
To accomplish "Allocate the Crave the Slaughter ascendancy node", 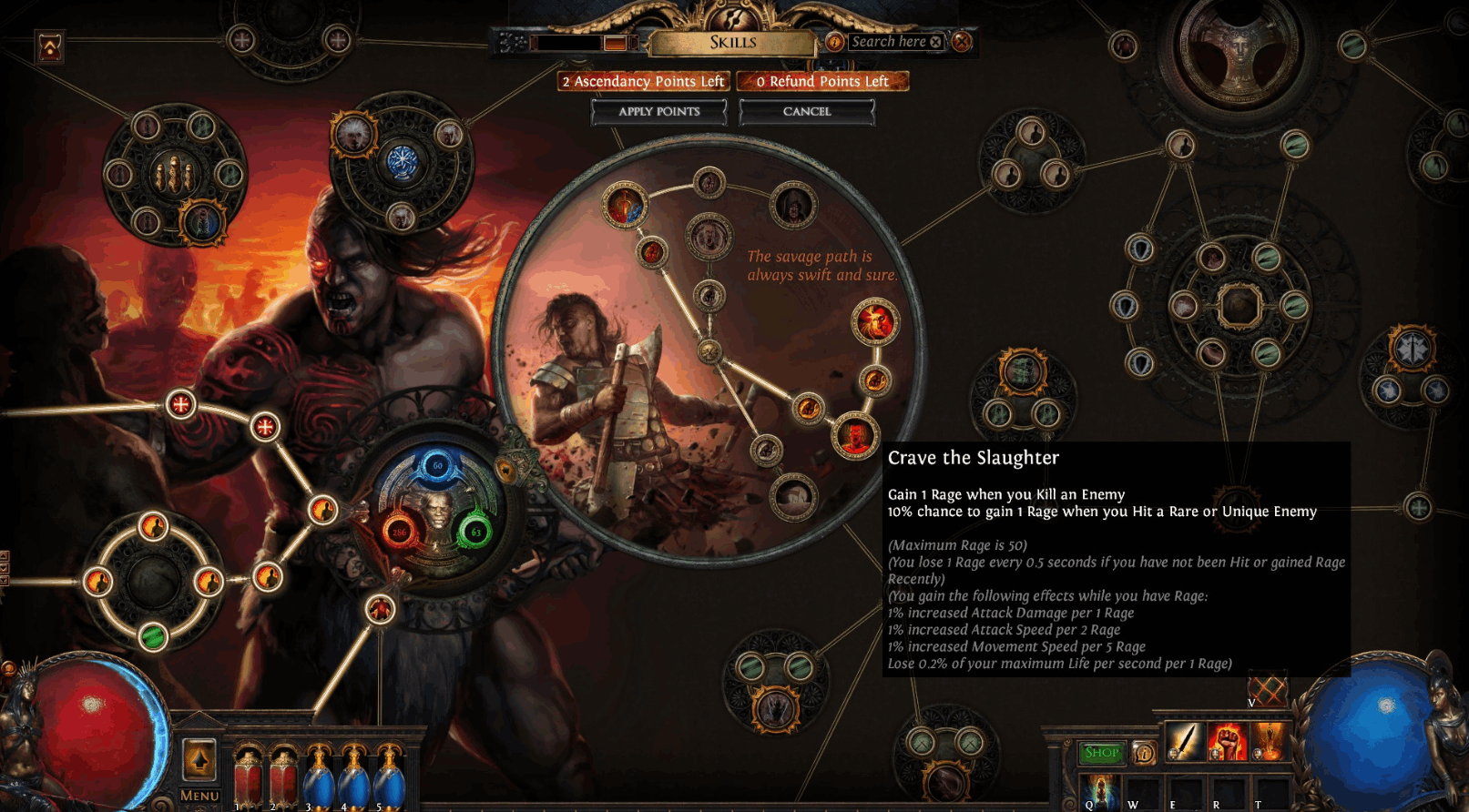I will coord(854,435).
